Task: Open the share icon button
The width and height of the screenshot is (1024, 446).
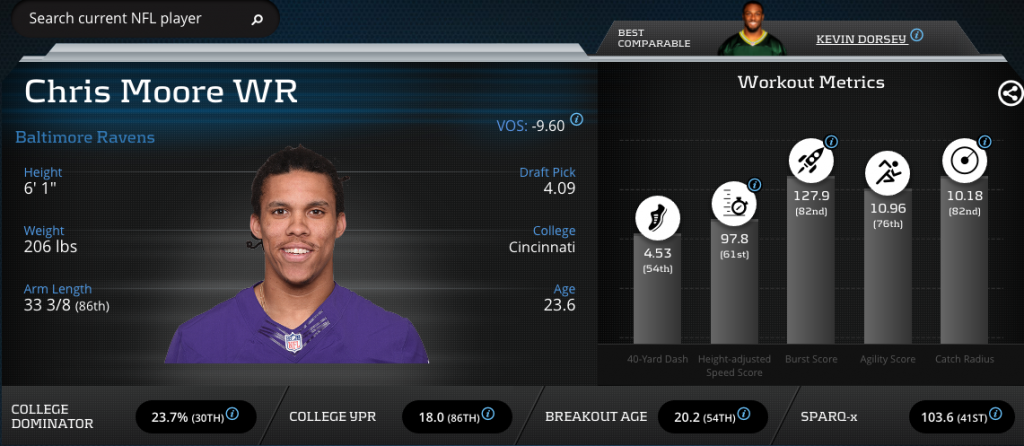Action: (1009, 94)
